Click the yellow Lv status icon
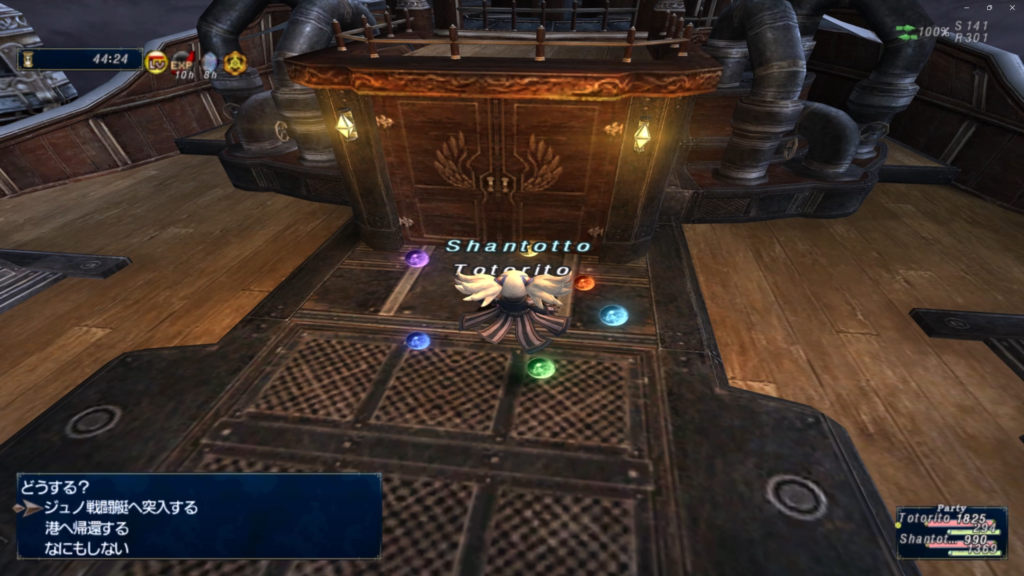 (x=156, y=62)
